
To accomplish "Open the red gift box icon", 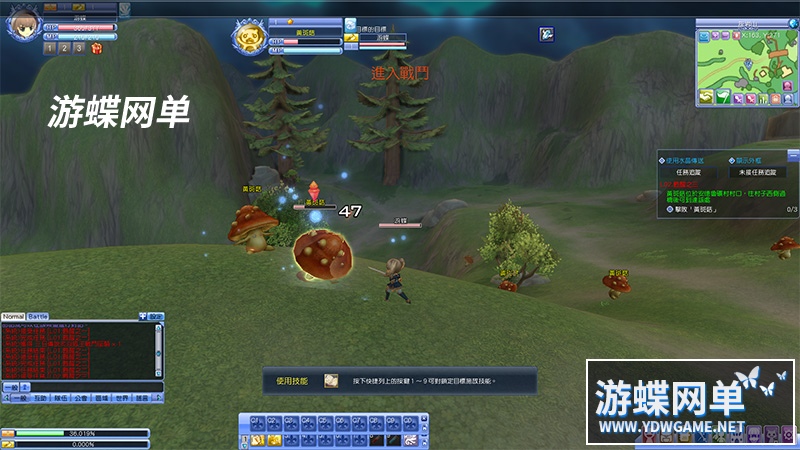I will (x=96, y=47).
